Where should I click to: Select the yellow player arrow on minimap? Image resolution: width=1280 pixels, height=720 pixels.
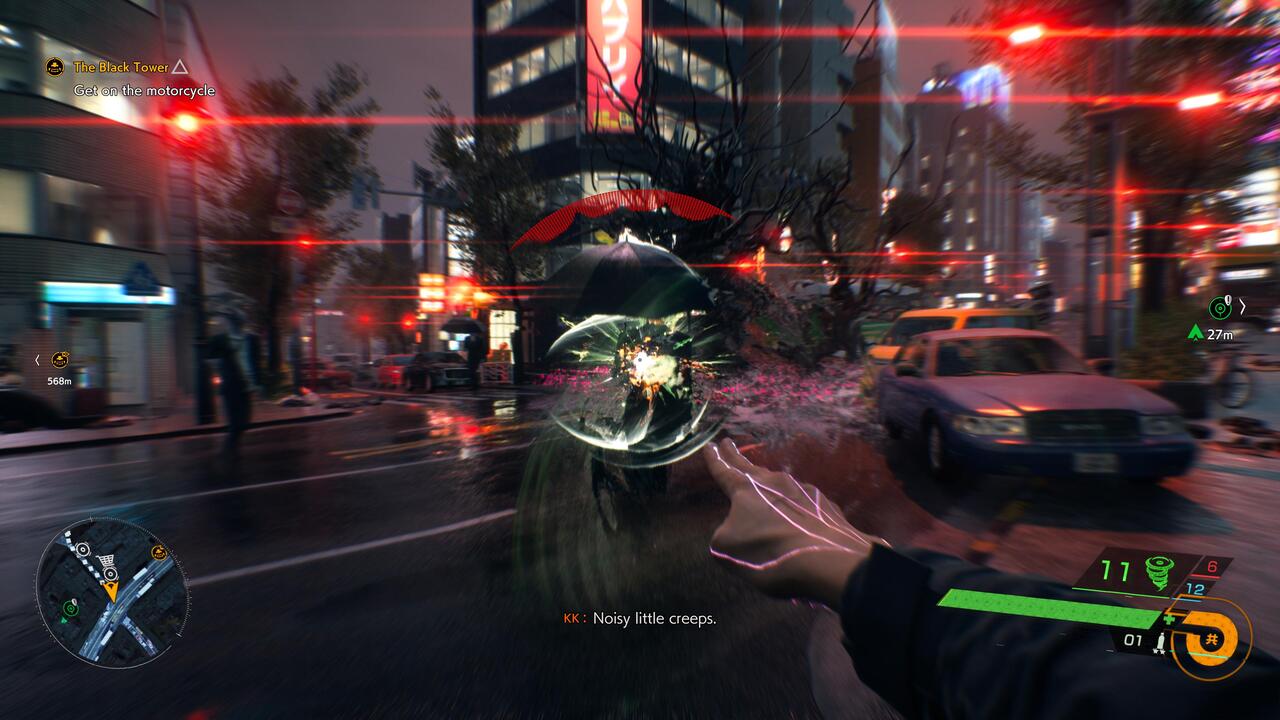pyautogui.click(x=110, y=590)
